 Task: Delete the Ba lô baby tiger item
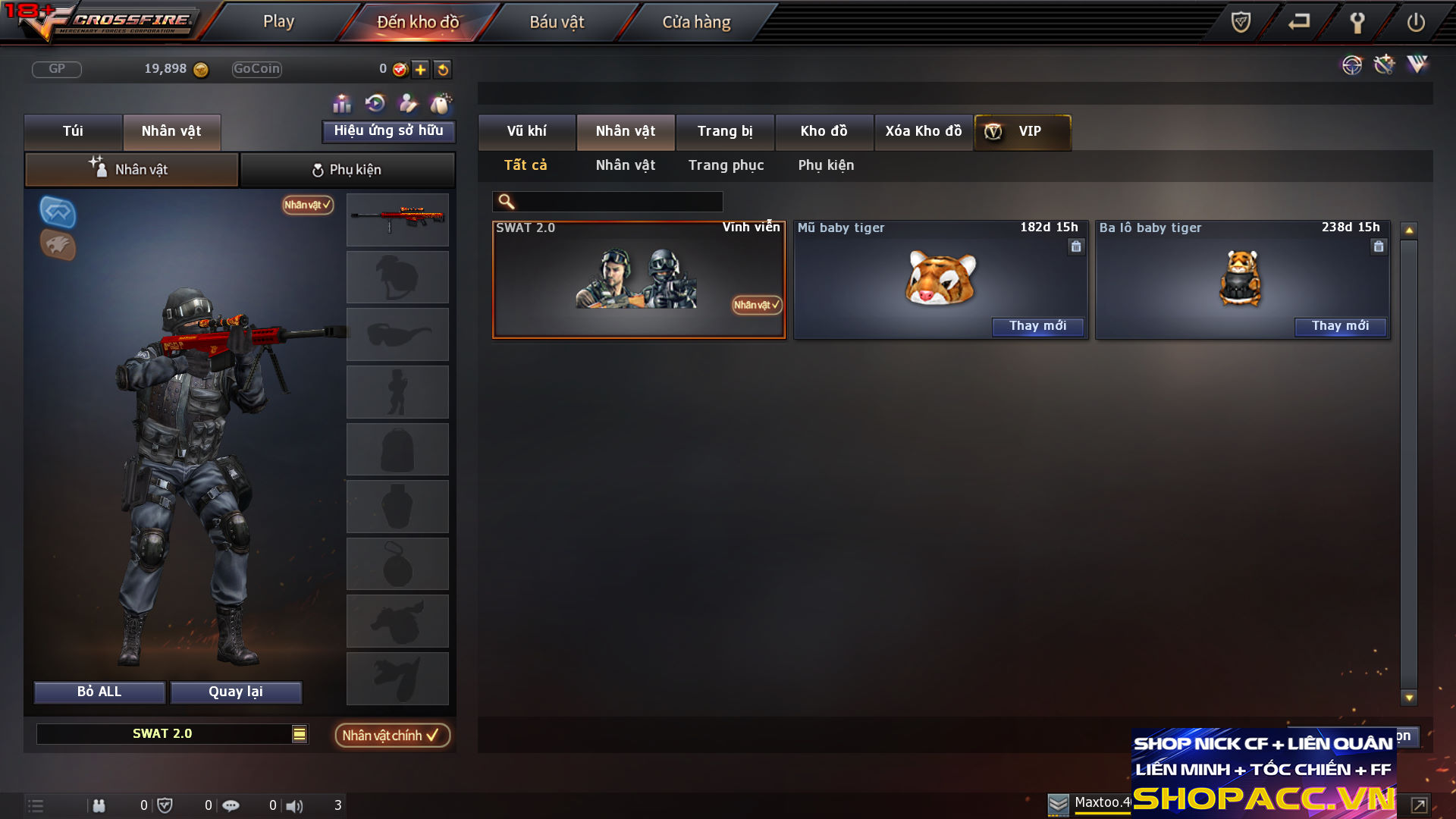point(1378,246)
